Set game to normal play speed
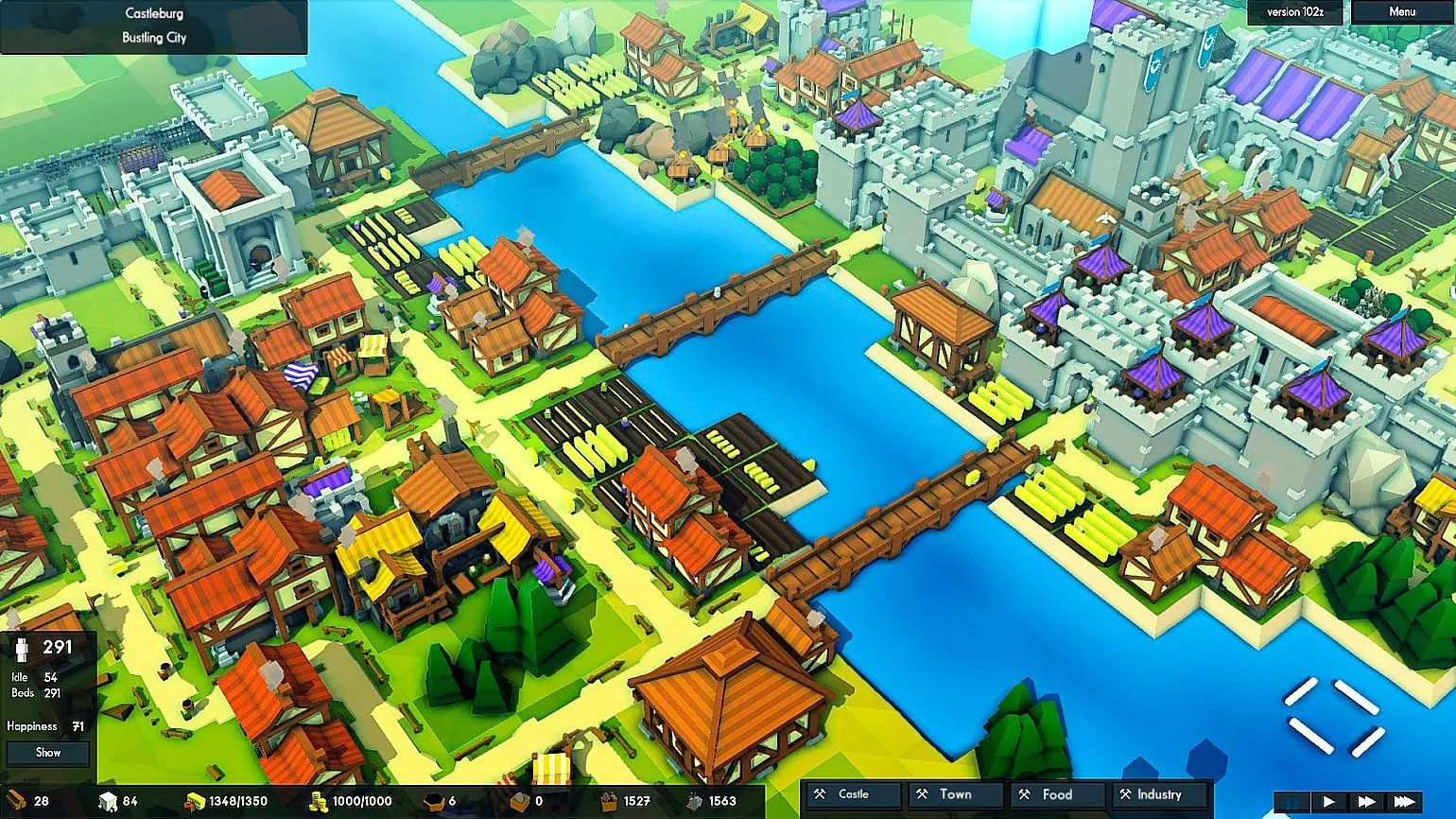1456x819 pixels. [x=1329, y=802]
